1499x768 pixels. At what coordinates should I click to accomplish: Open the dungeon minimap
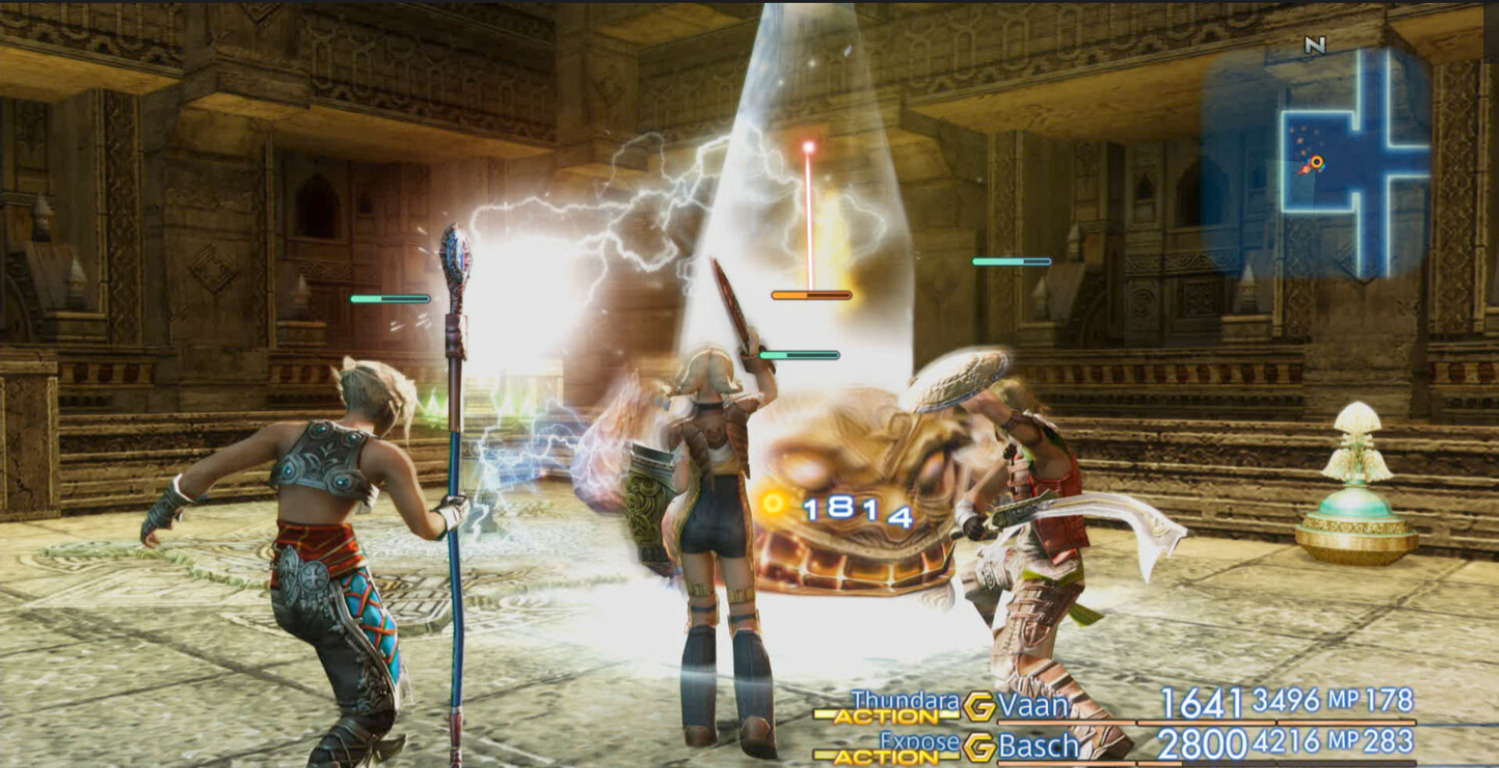pos(1318,160)
